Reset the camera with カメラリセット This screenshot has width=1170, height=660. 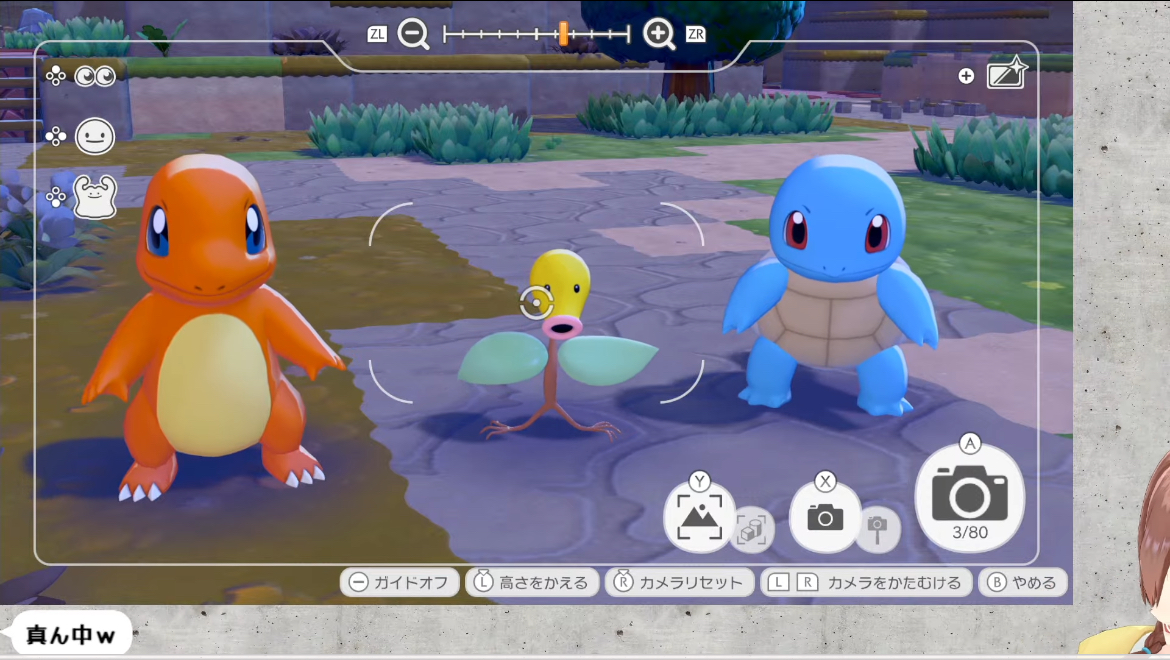coord(680,582)
